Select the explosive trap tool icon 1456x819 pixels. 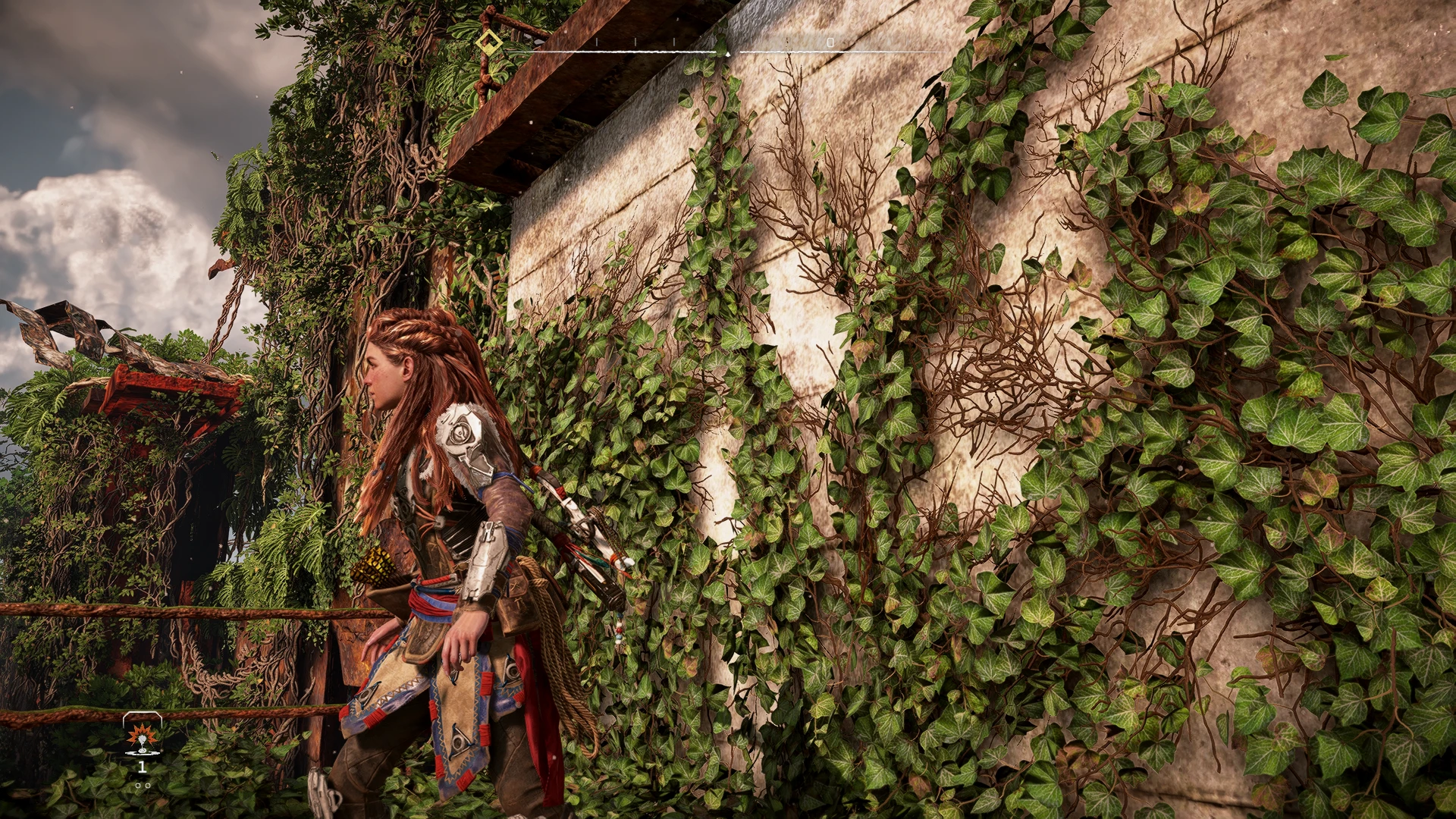(x=142, y=736)
